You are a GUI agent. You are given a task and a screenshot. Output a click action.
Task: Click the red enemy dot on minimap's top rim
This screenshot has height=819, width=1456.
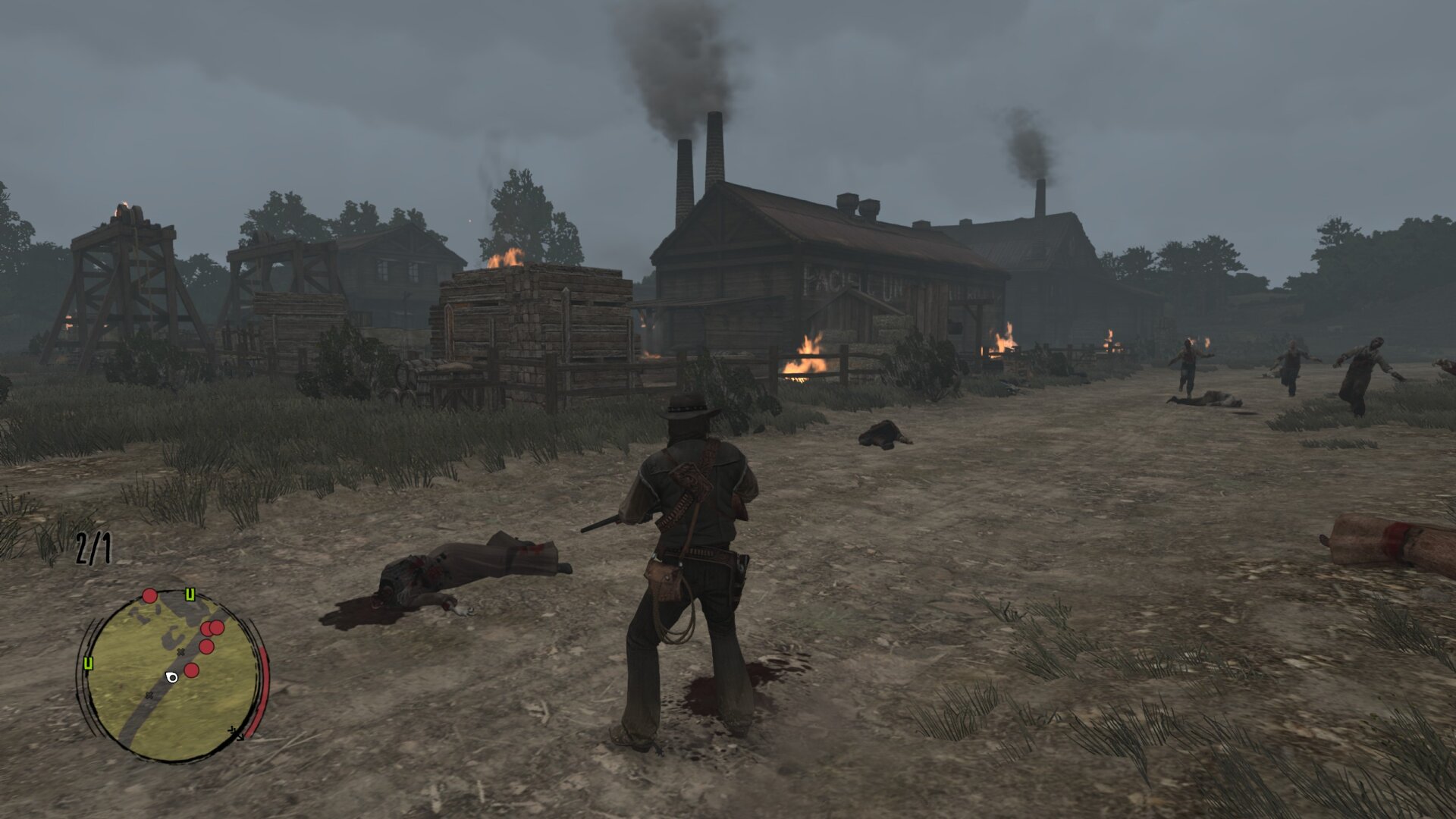[149, 596]
